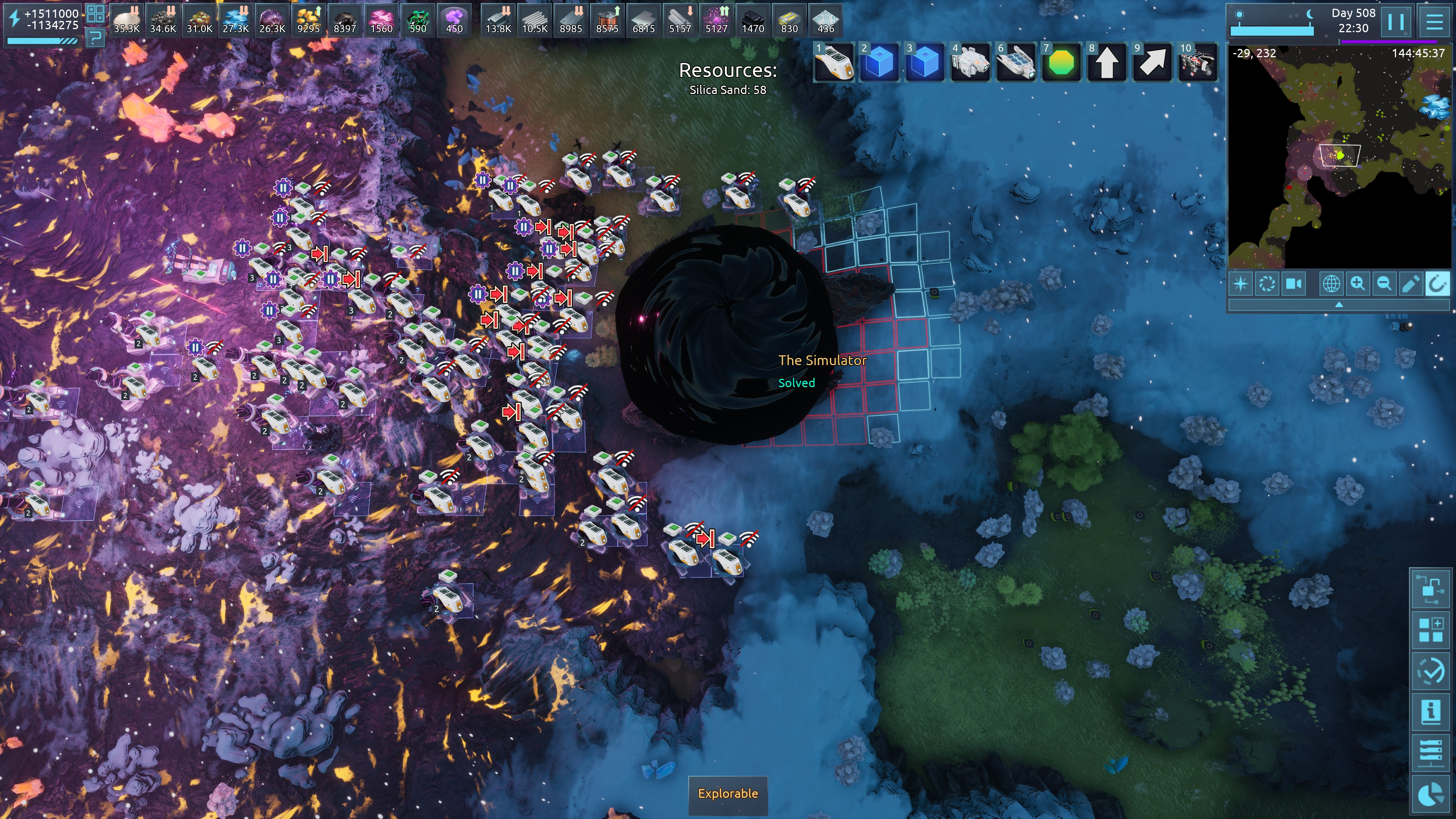The height and width of the screenshot is (819, 1456).
Task: Open the hamburger main menu
Action: (1434, 22)
